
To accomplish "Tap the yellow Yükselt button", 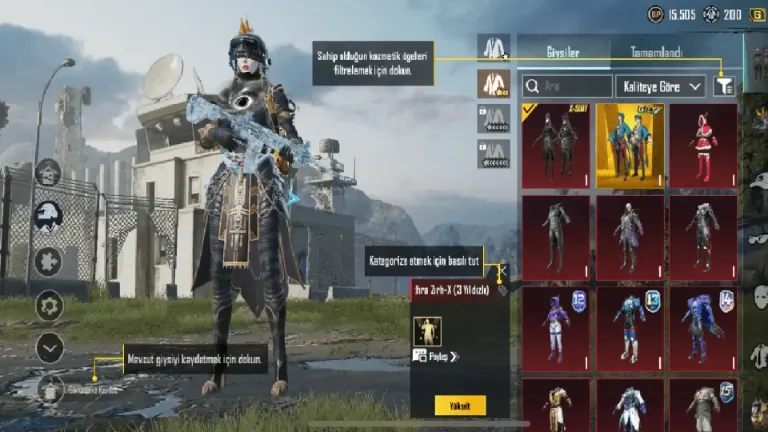I will tap(460, 405).
